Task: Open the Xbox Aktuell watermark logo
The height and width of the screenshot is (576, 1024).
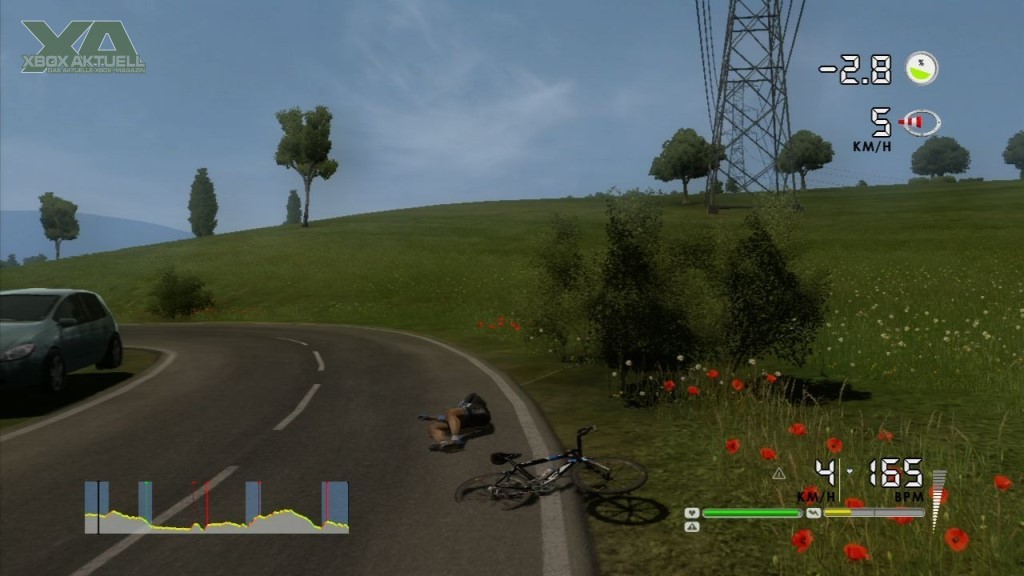Action: tap(84, 46)
